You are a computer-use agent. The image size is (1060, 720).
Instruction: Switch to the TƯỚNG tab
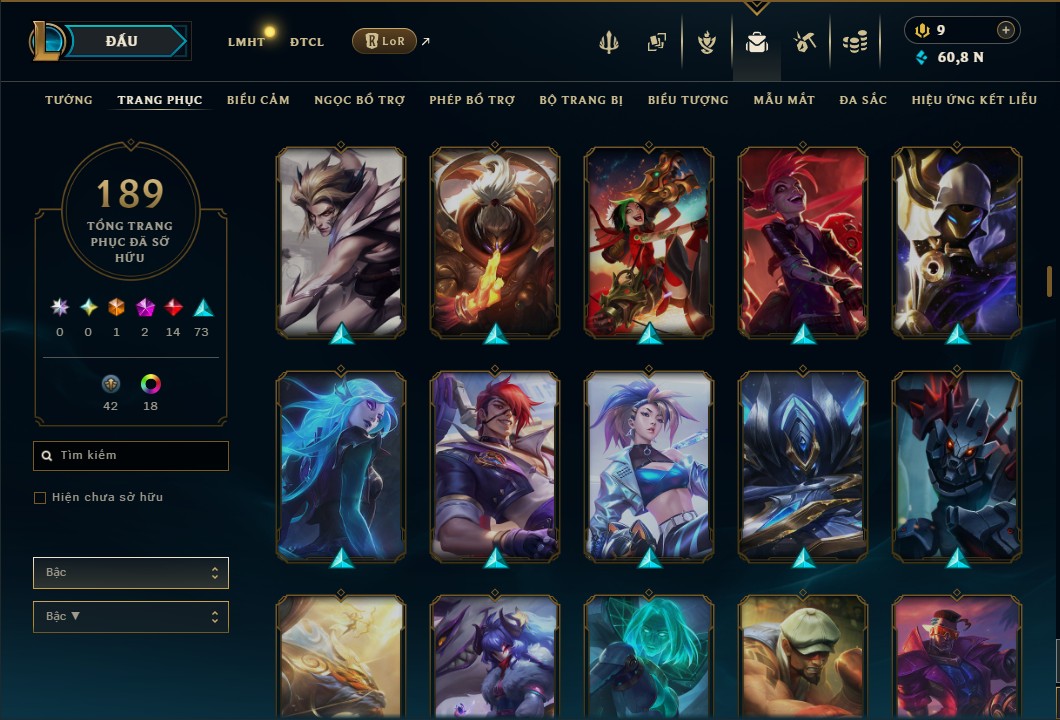pyautogui.click(x=68, y=100)
